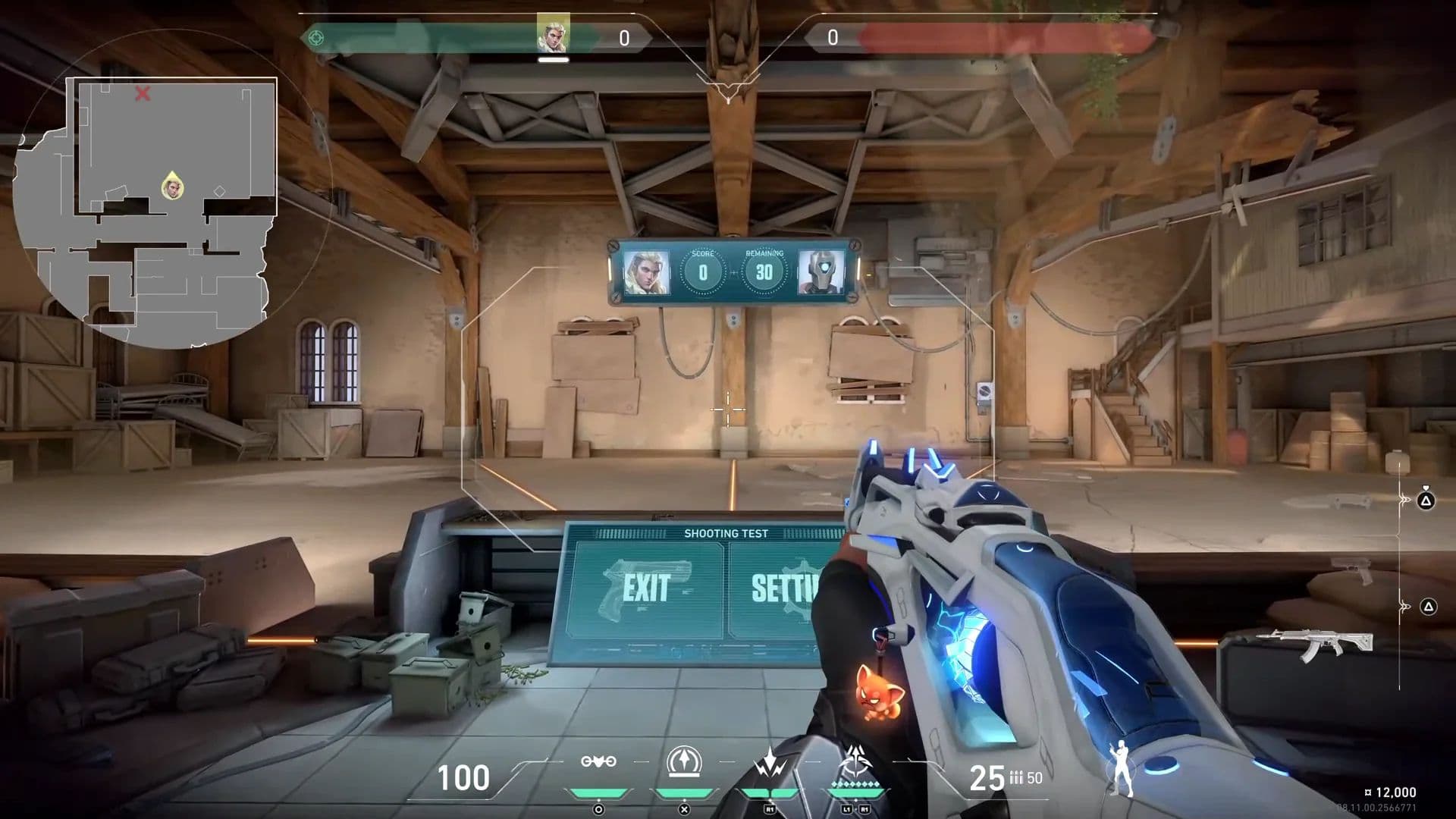Viewport: 1456px width, 819px height.
Task: Select the agent portrait on the team bar
Action: pyautogui.click(x=552, y=35)
